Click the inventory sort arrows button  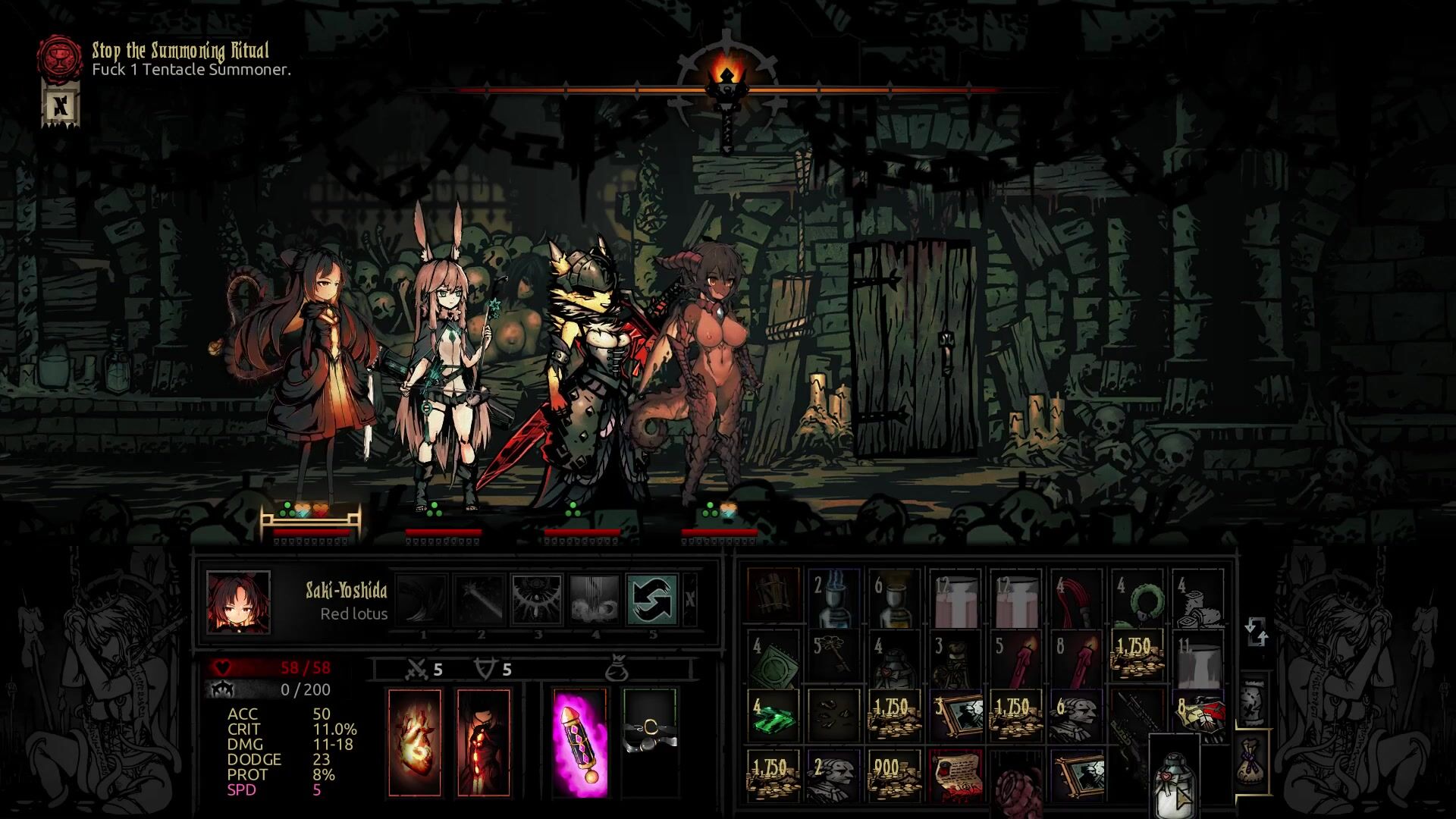click(x=1256, y=632)
